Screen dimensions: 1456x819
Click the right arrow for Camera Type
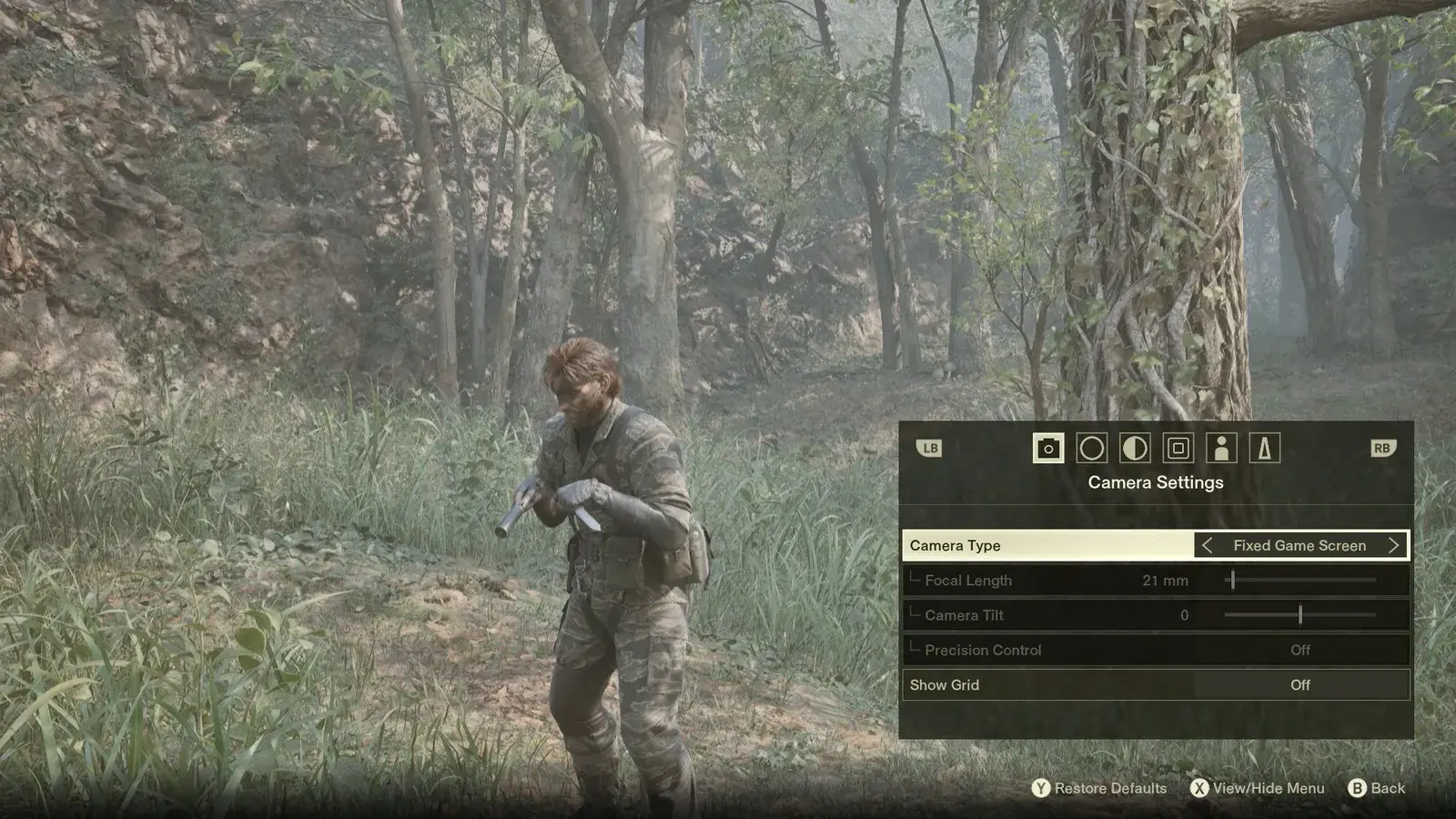(x=1393, y=545)
